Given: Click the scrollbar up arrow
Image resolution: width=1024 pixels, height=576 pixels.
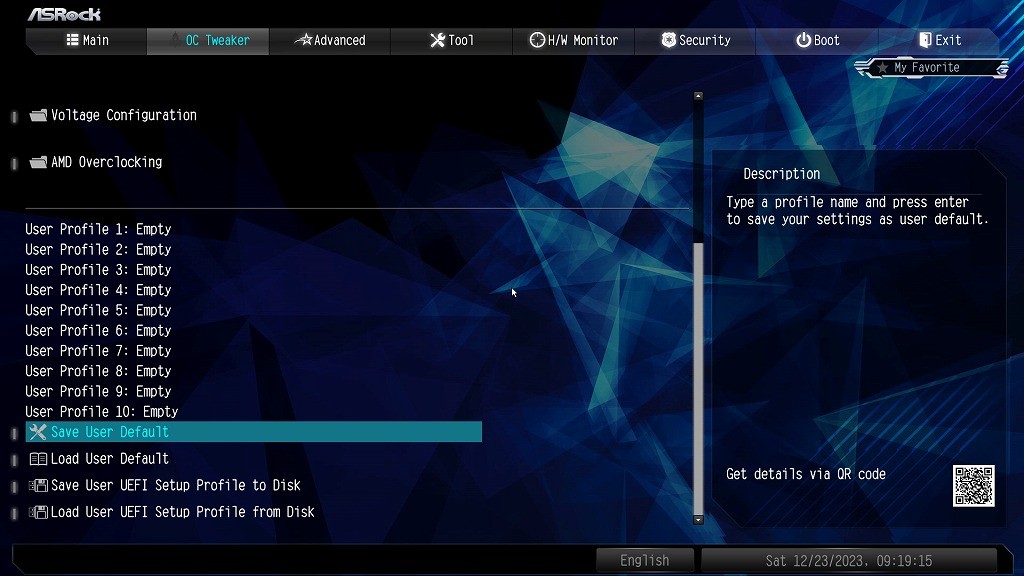Looking at the screenshot, I should click(698, 96).
